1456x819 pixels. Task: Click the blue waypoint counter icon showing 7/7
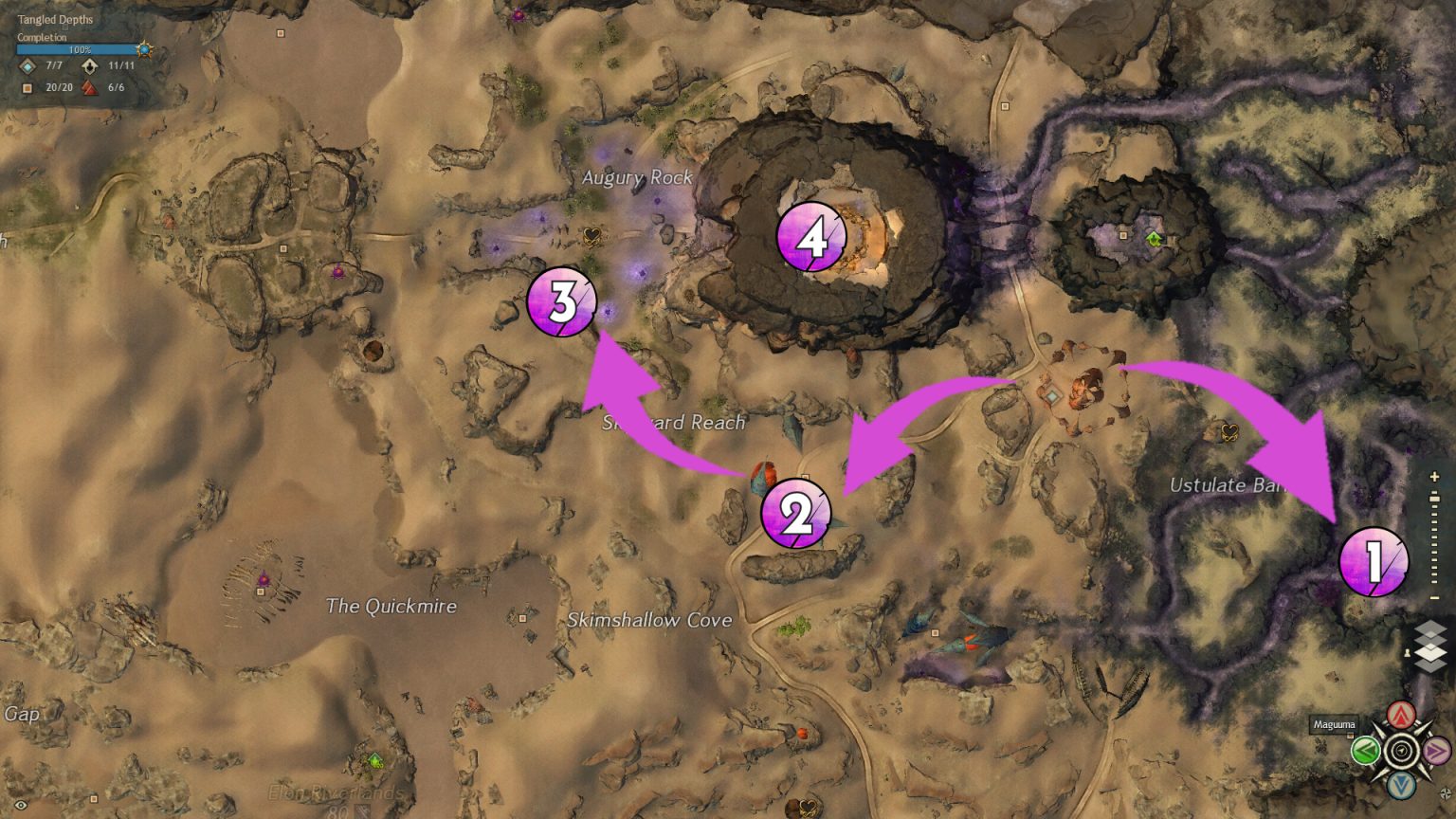click(27, 66)
